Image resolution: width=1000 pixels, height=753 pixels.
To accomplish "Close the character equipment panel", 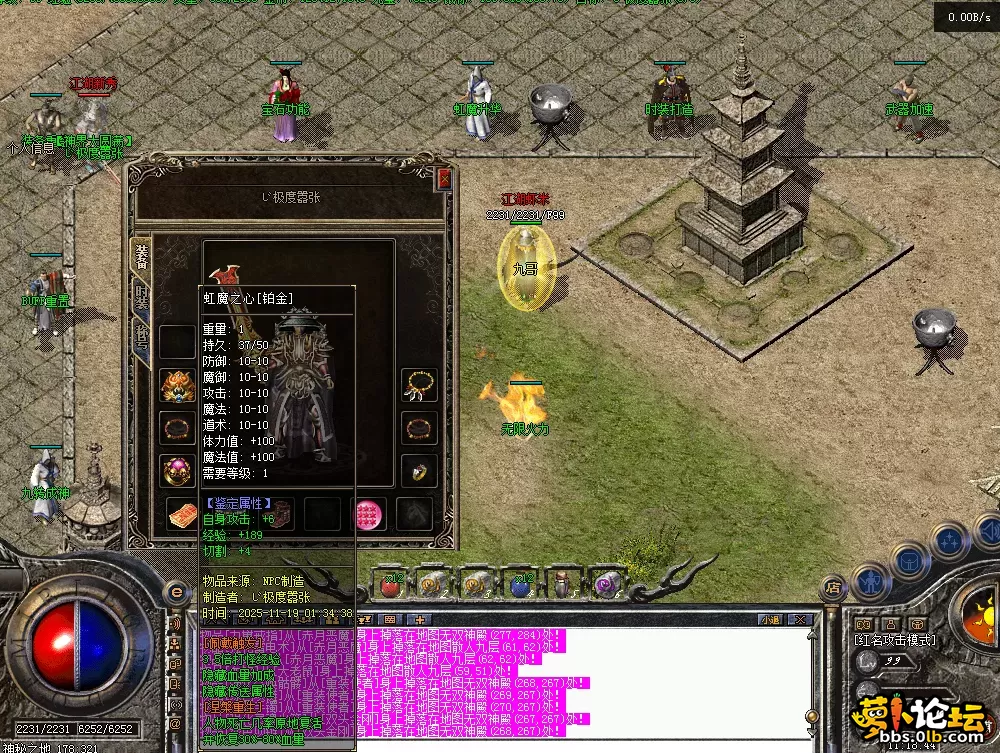I will (444, 179).
